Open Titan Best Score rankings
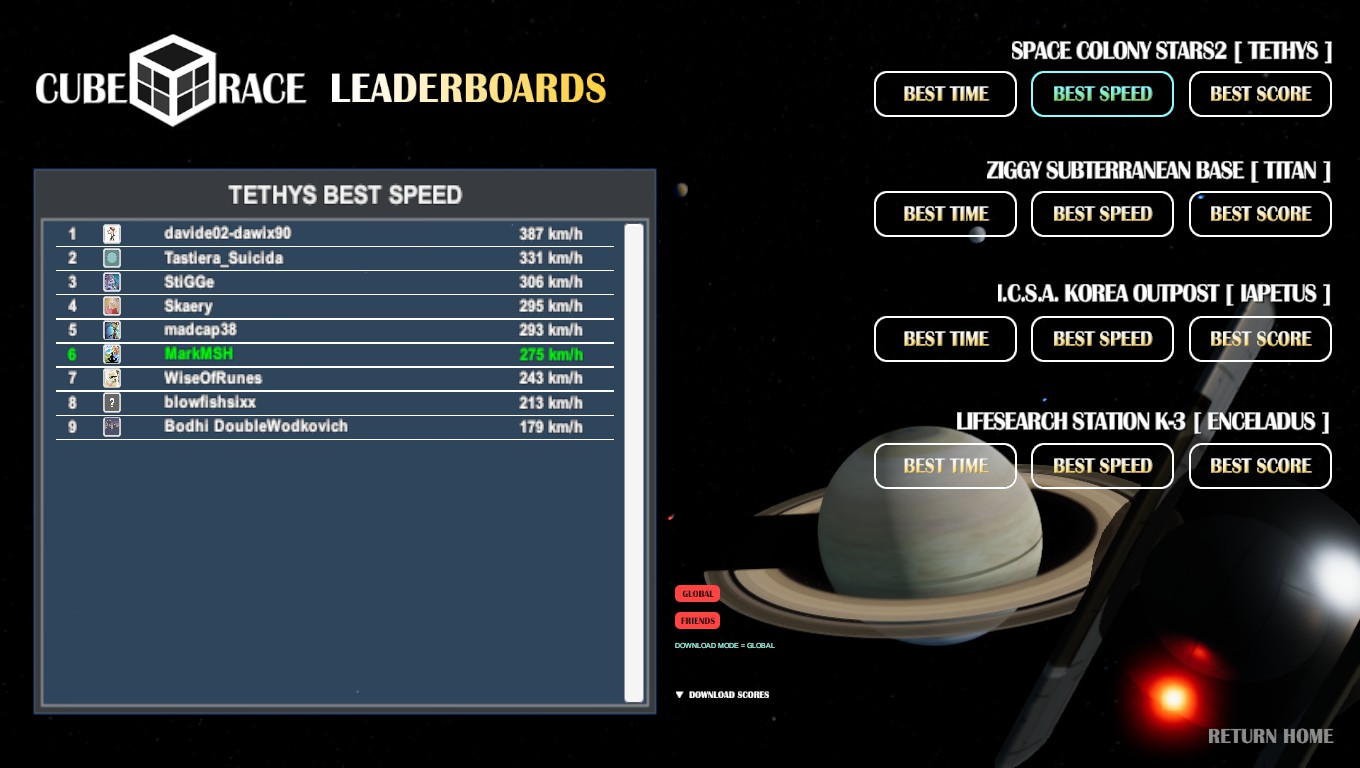Viewport: 1360px width, 768px height. click(x=1260, y=214)
